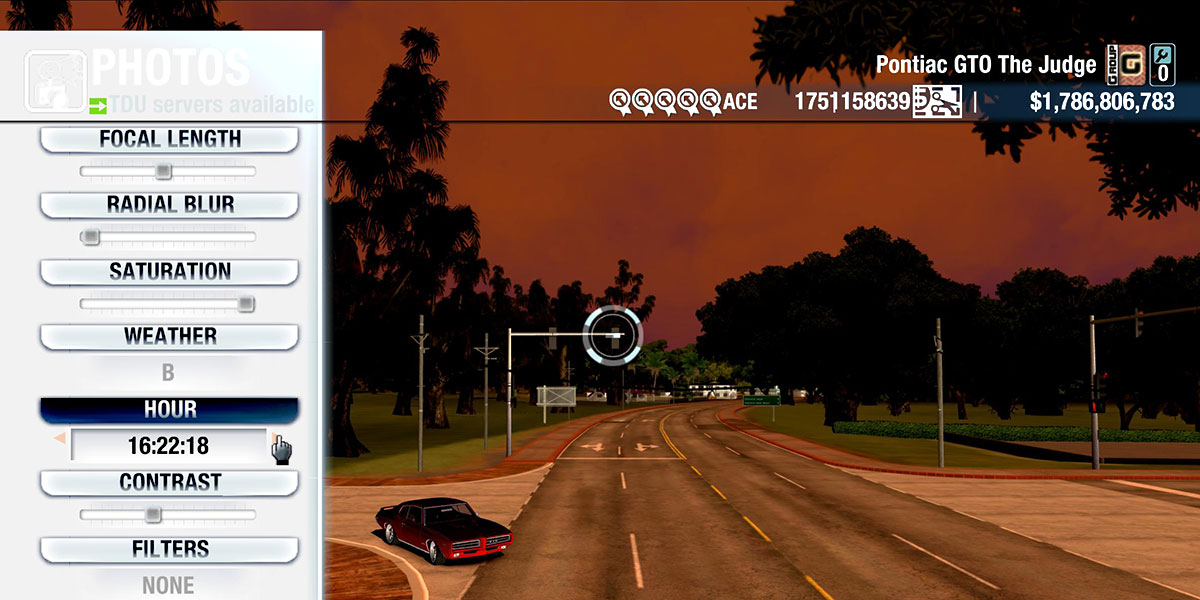The image size is (1200, 600).
Task: Increase hour with the right arrow
Action: 273,439
